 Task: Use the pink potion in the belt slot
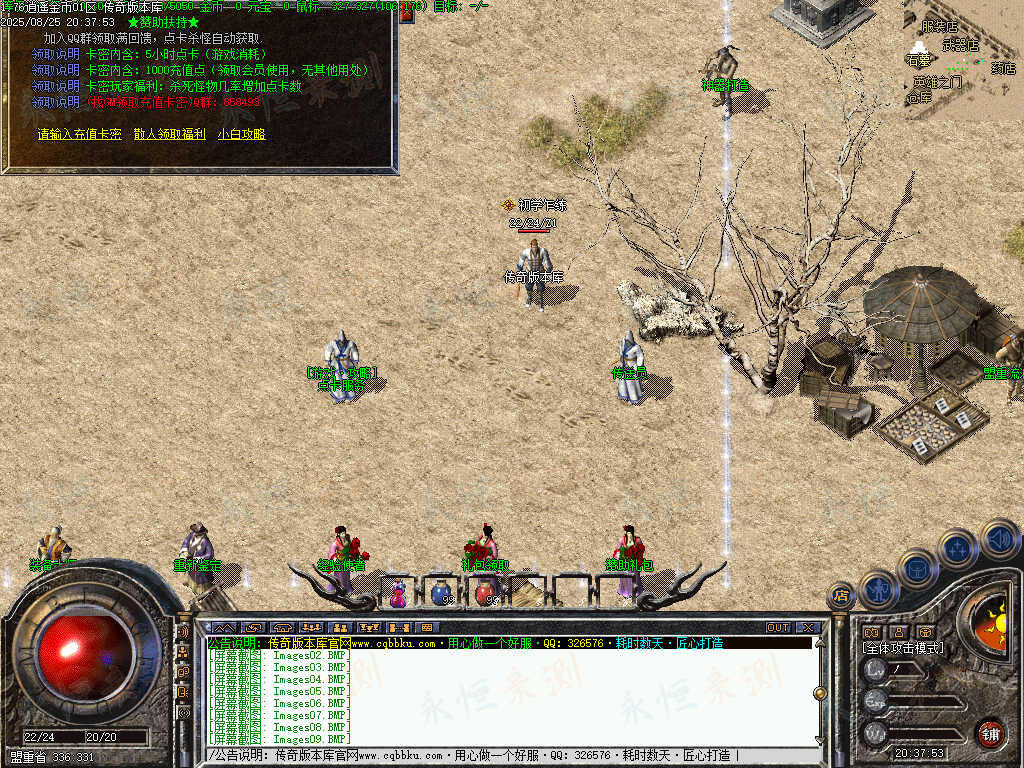398,593
